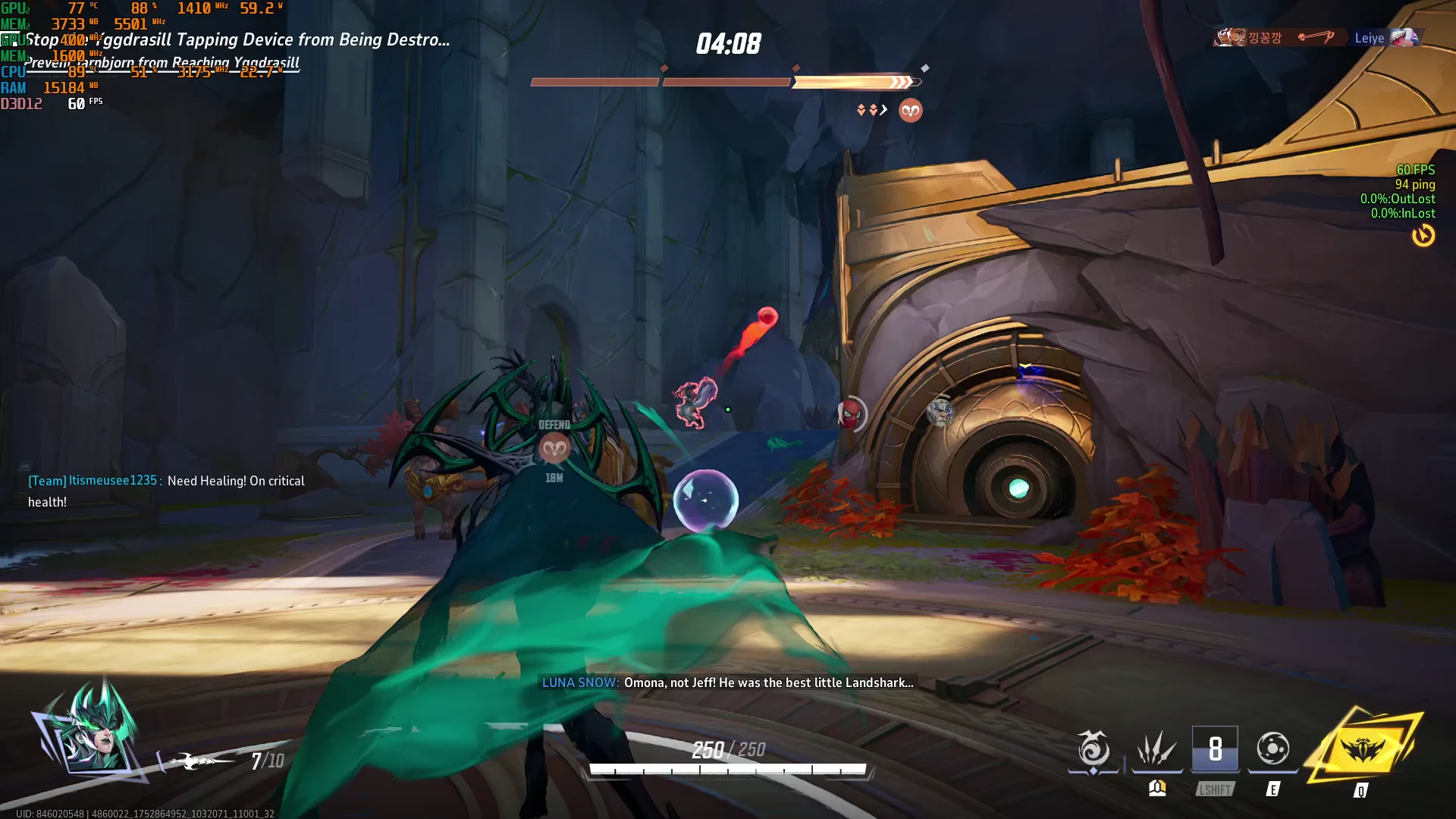Open the objective text in the top-left

coord(237,40)
